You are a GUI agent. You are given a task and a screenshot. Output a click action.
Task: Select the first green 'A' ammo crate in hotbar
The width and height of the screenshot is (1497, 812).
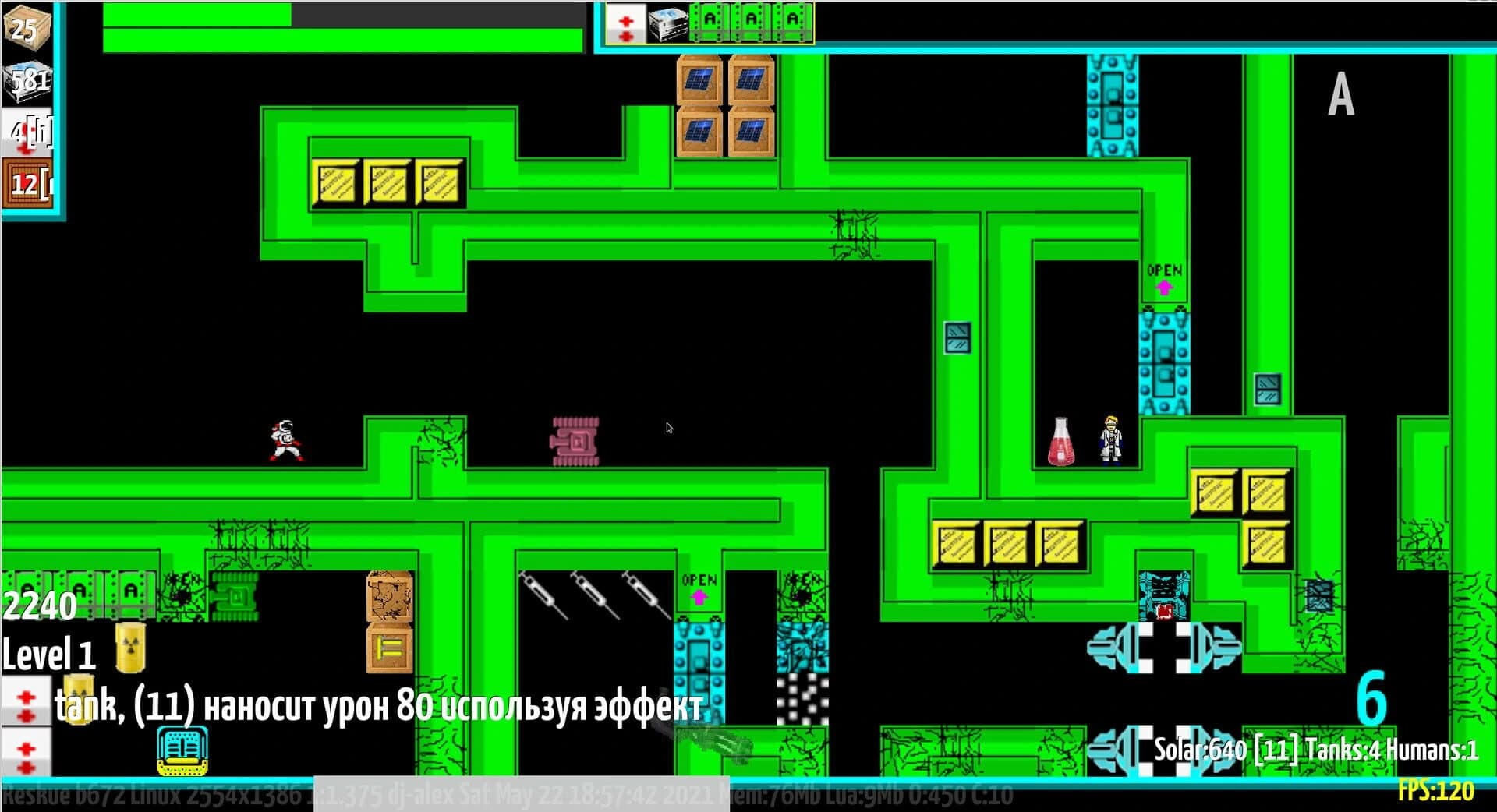(x=710, y=23)
